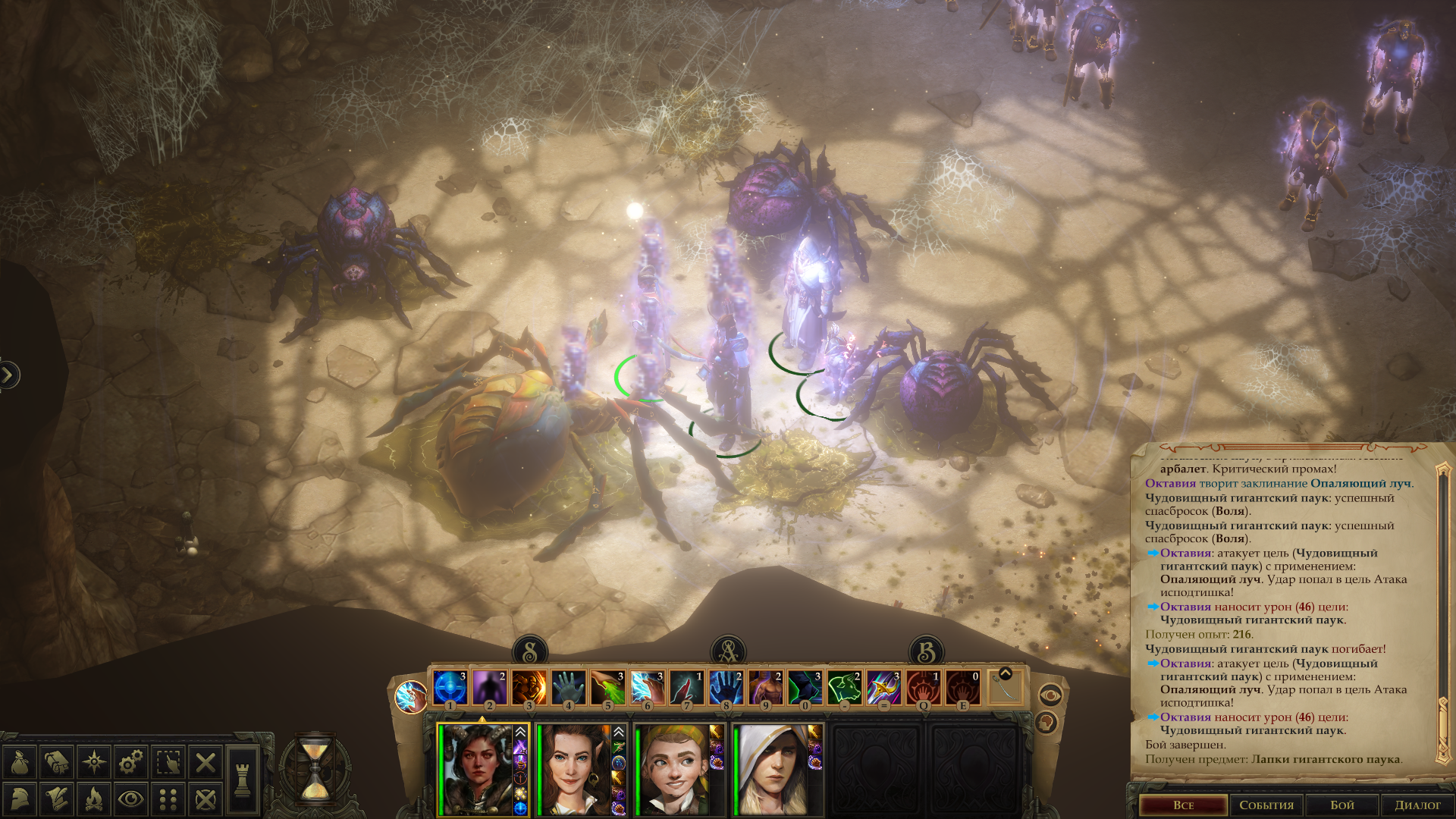Image resolution: width=1456 pixels, height=819 pixels.
Task: Open the События log tab
Action: 1266,805
